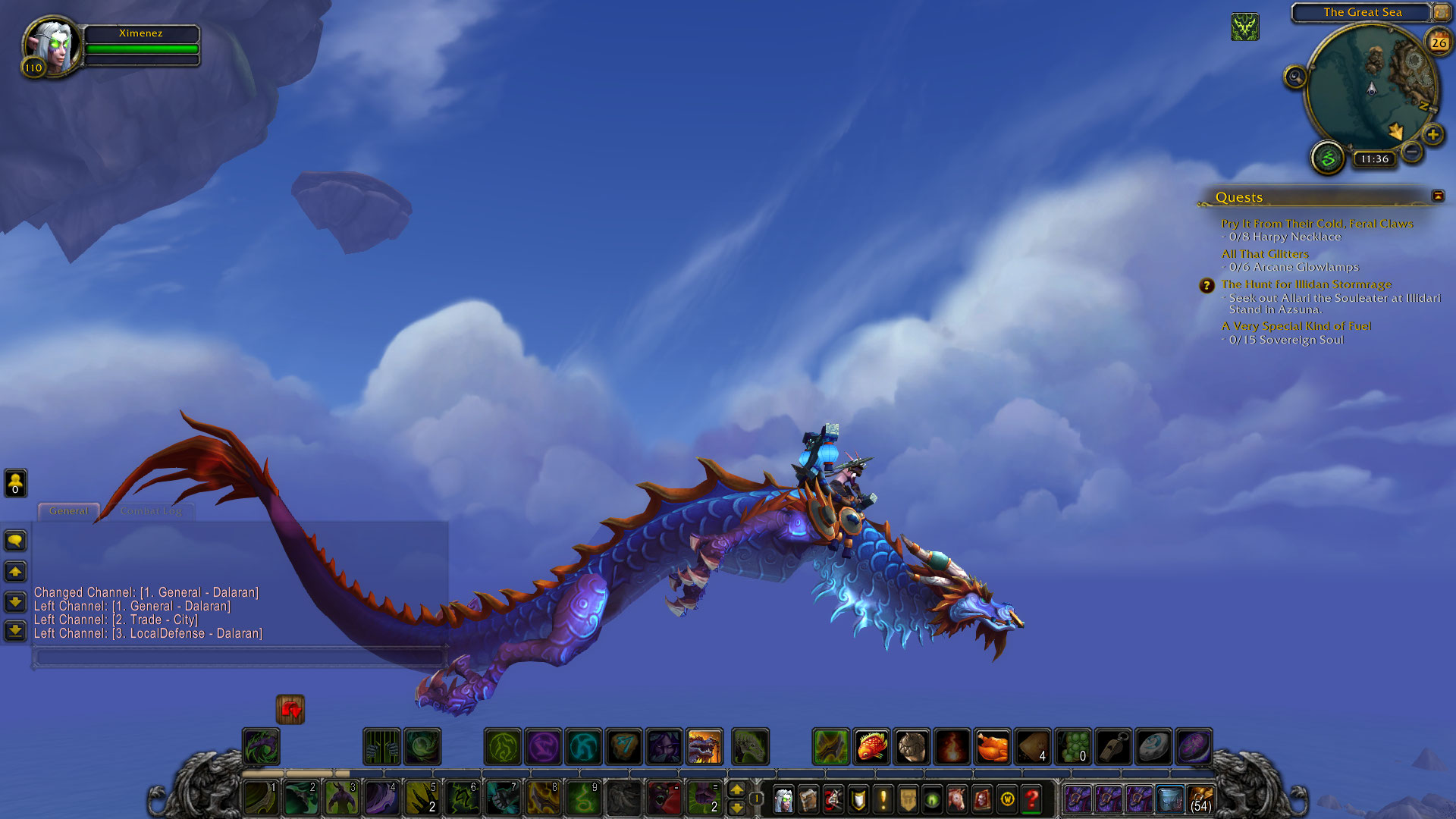Use the roasted chicken food item
1456x819 pixels.
point(992,747)
